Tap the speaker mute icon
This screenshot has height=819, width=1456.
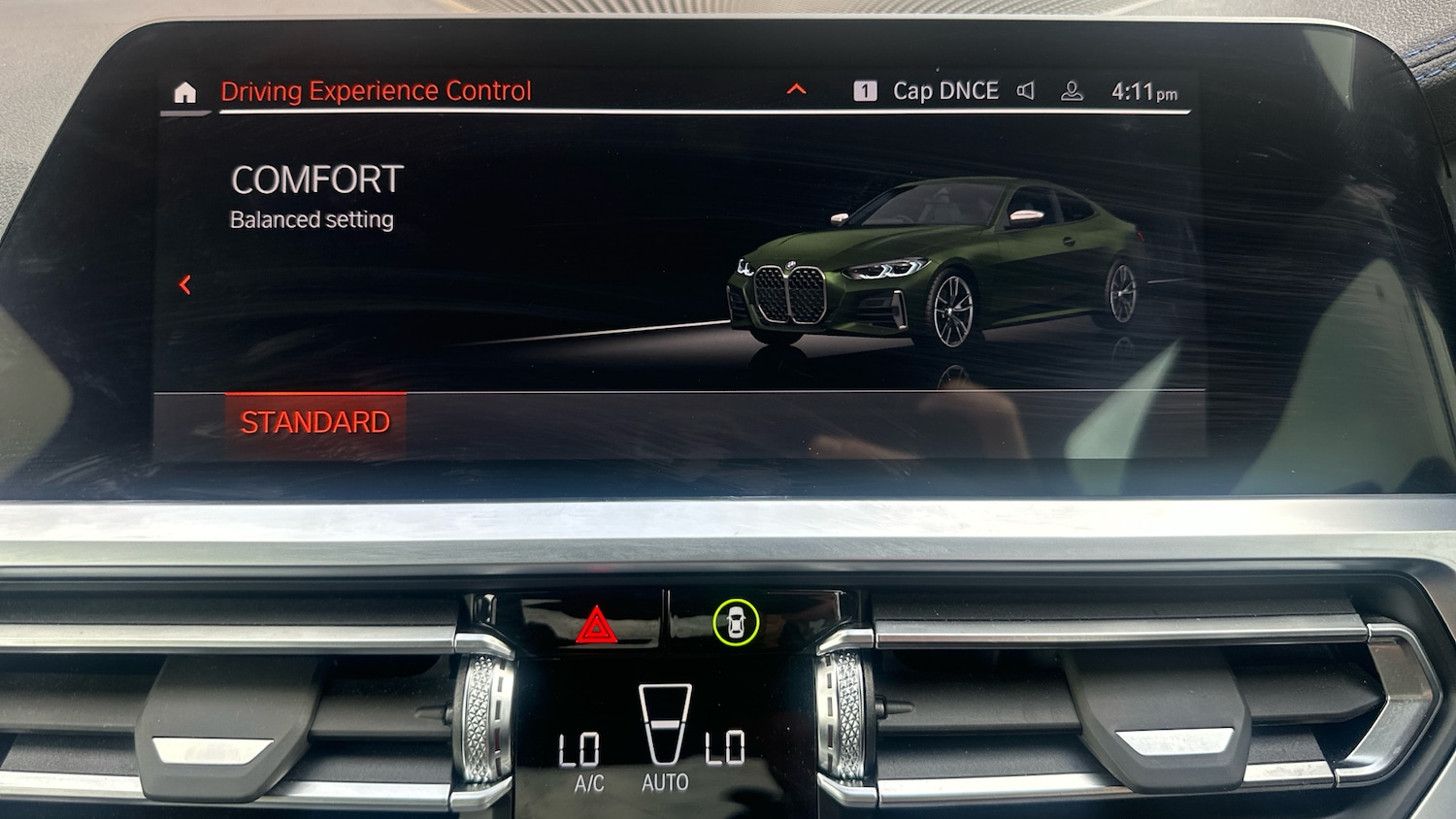1026,91
